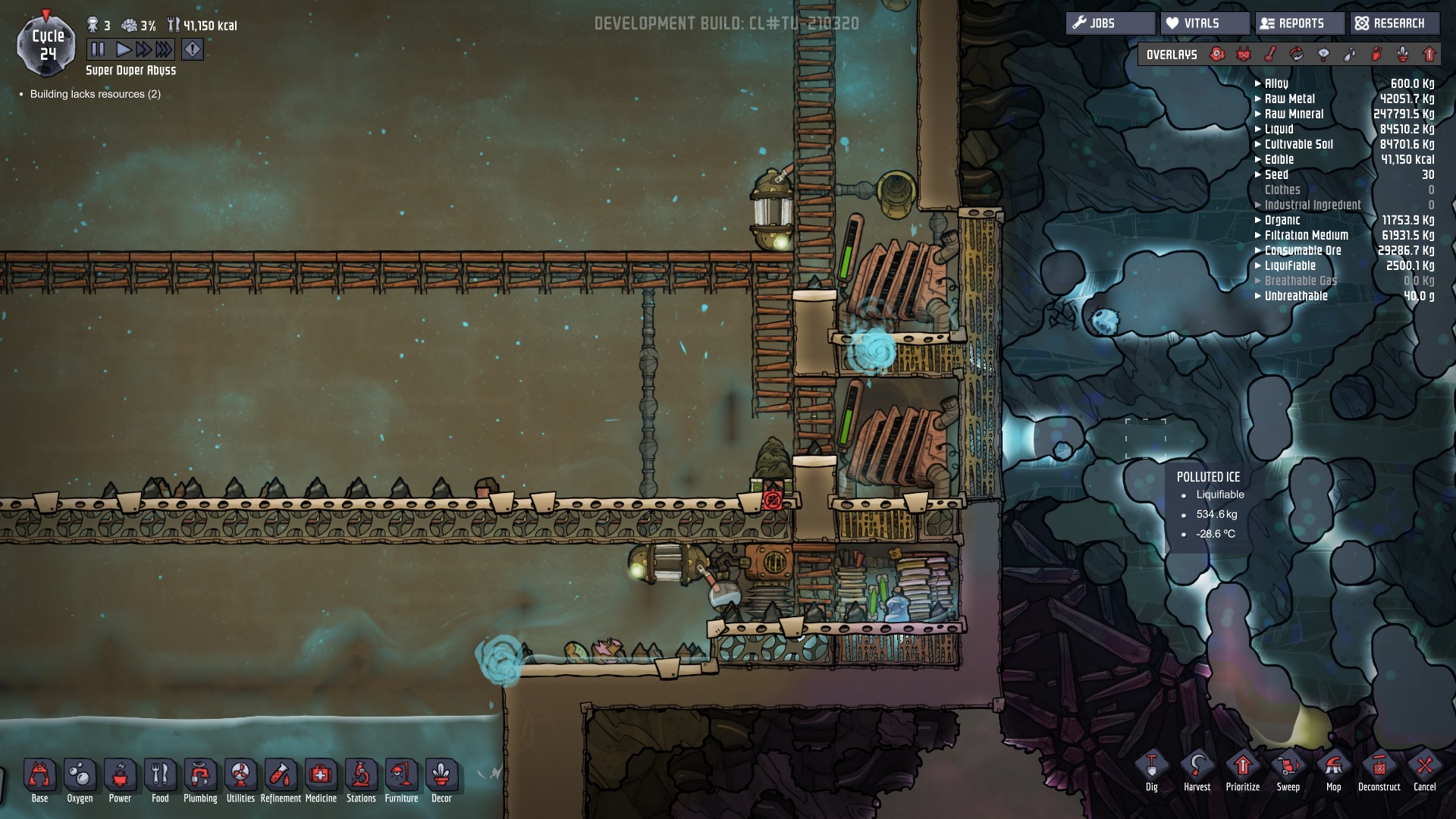
Task: Open the Oxygen build category
Action: [80, 780]
